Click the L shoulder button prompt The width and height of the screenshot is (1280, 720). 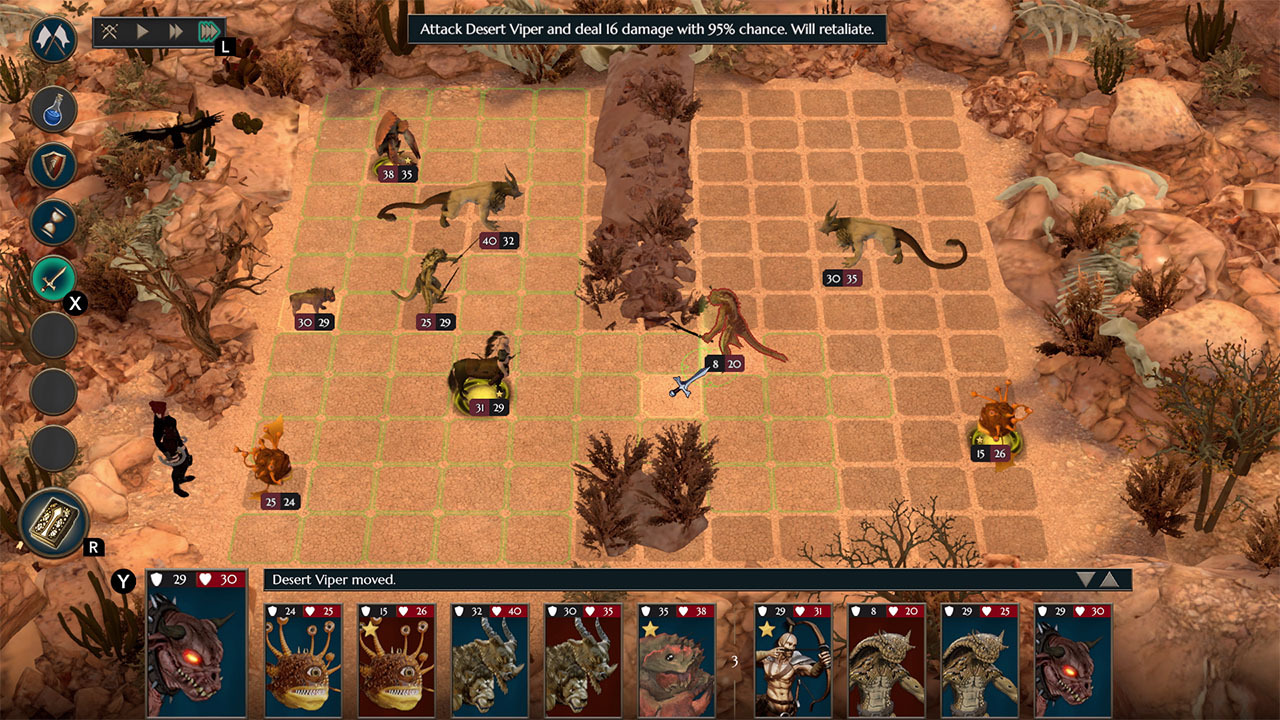point(224,46)
